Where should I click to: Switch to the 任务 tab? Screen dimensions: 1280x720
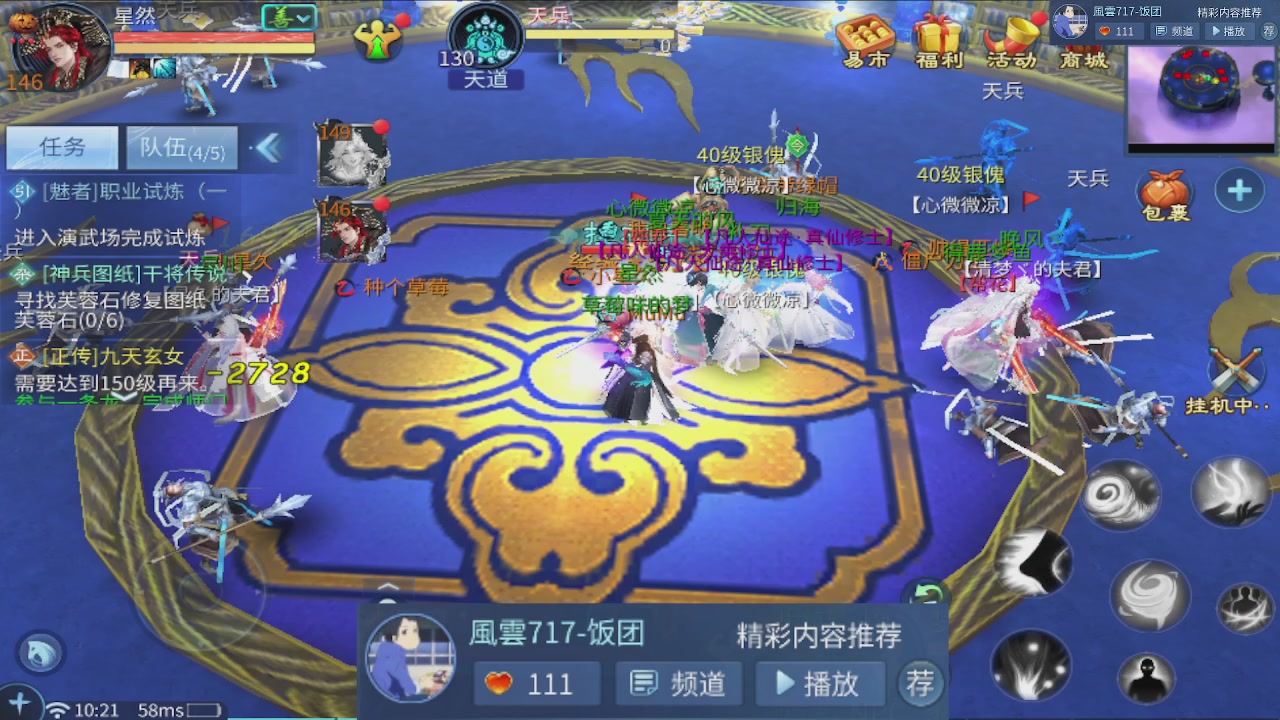(x=61, y=147)
